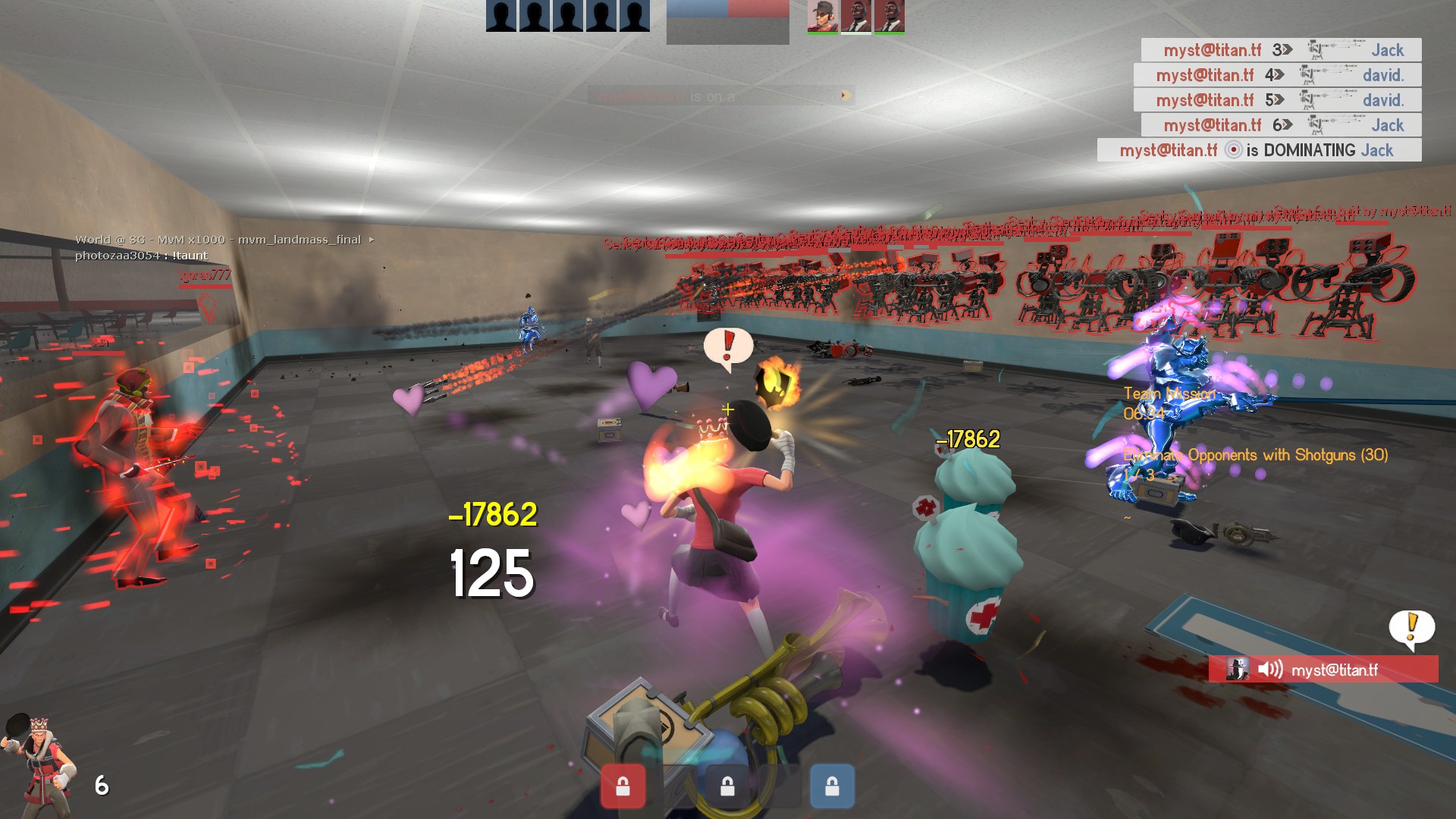Viewport: 1456px width, 819px height.
Task: Open the Scout class portrait
Action: point(39,766)
